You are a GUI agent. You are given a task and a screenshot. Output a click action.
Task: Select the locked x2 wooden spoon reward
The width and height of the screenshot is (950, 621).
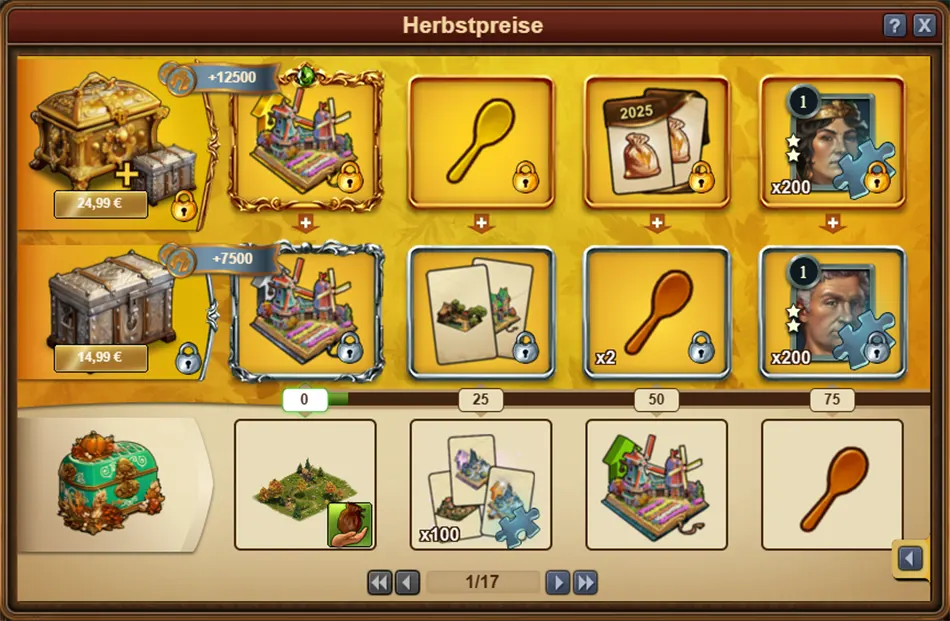click(x=657, y=312)
